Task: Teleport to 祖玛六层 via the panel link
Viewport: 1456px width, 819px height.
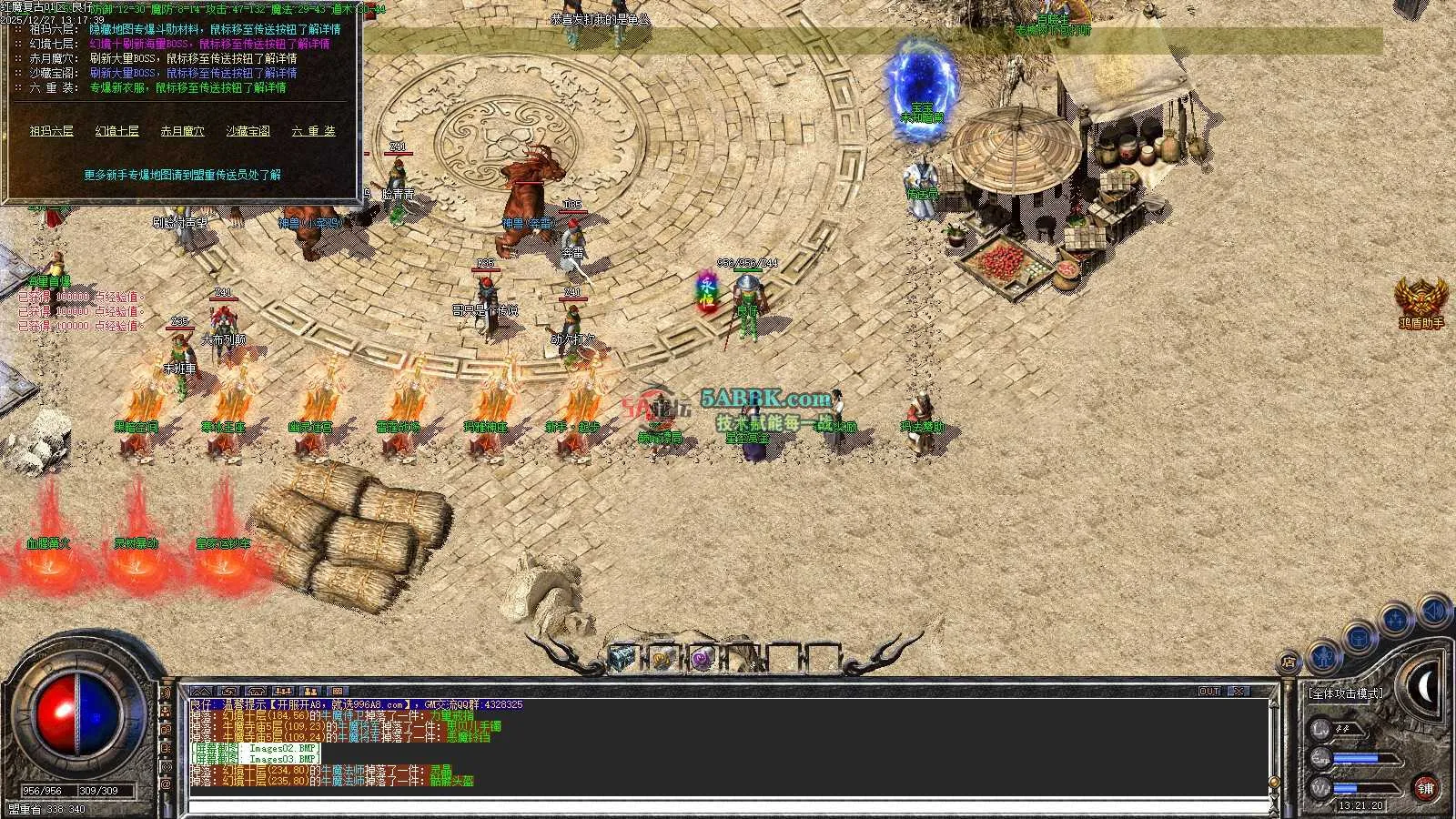Action: coord(51,131)
